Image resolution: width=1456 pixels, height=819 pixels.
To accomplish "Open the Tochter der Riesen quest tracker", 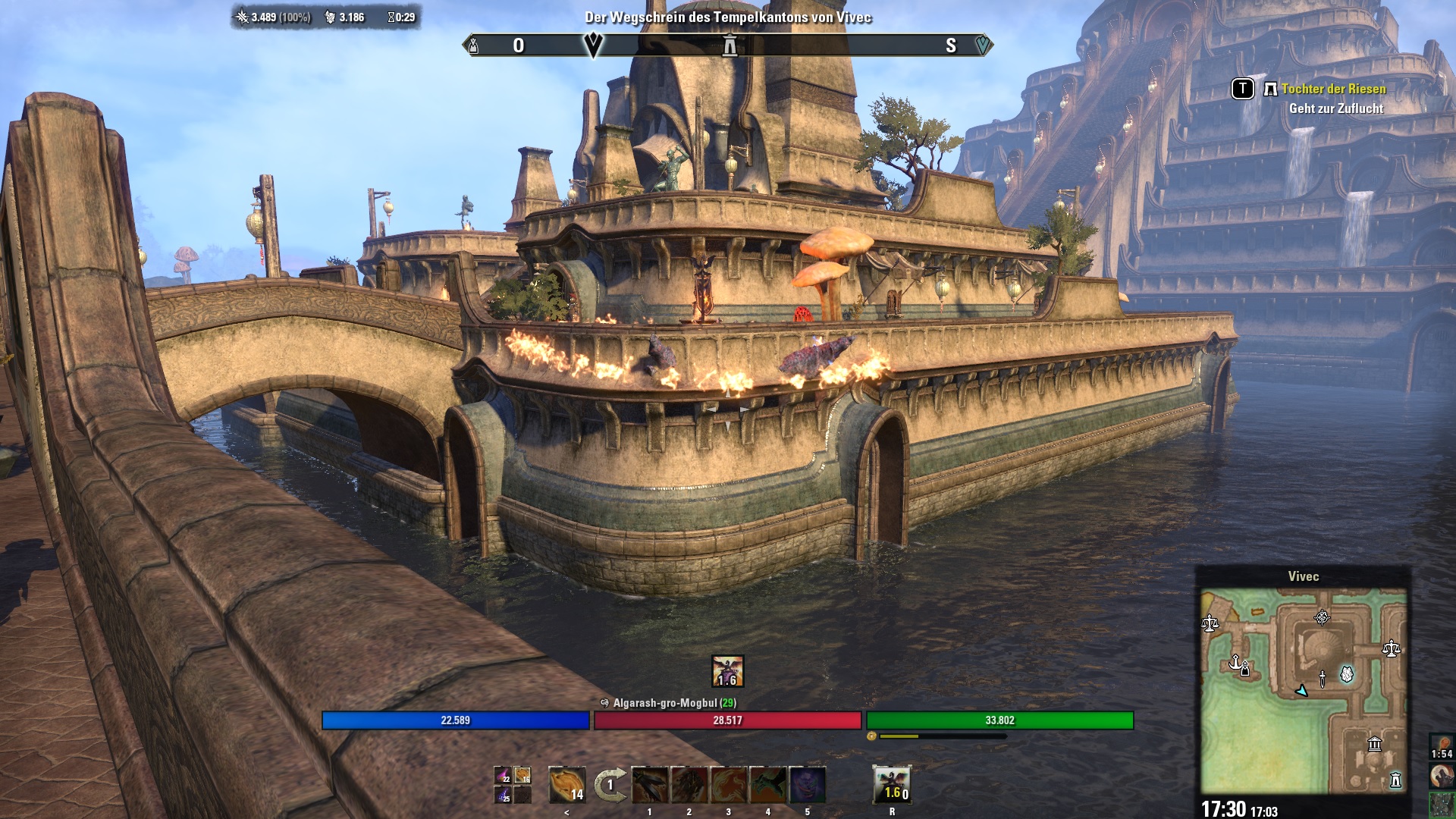I will (1333, 89).
